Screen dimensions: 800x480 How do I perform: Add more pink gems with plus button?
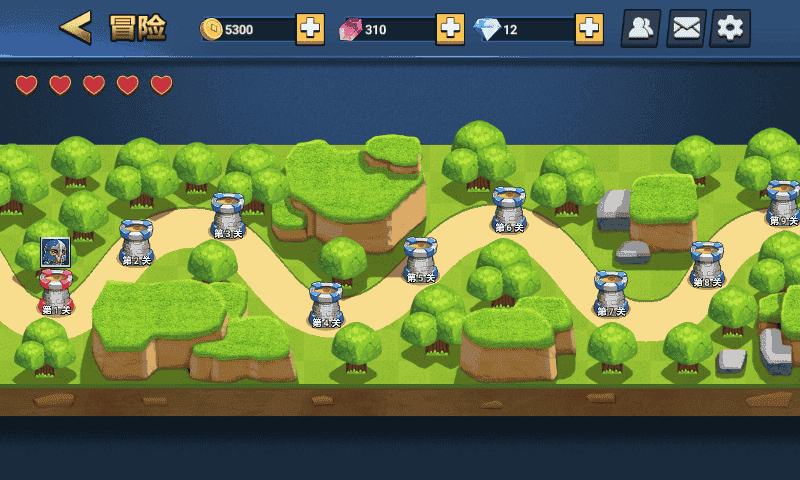click(450, 29)
